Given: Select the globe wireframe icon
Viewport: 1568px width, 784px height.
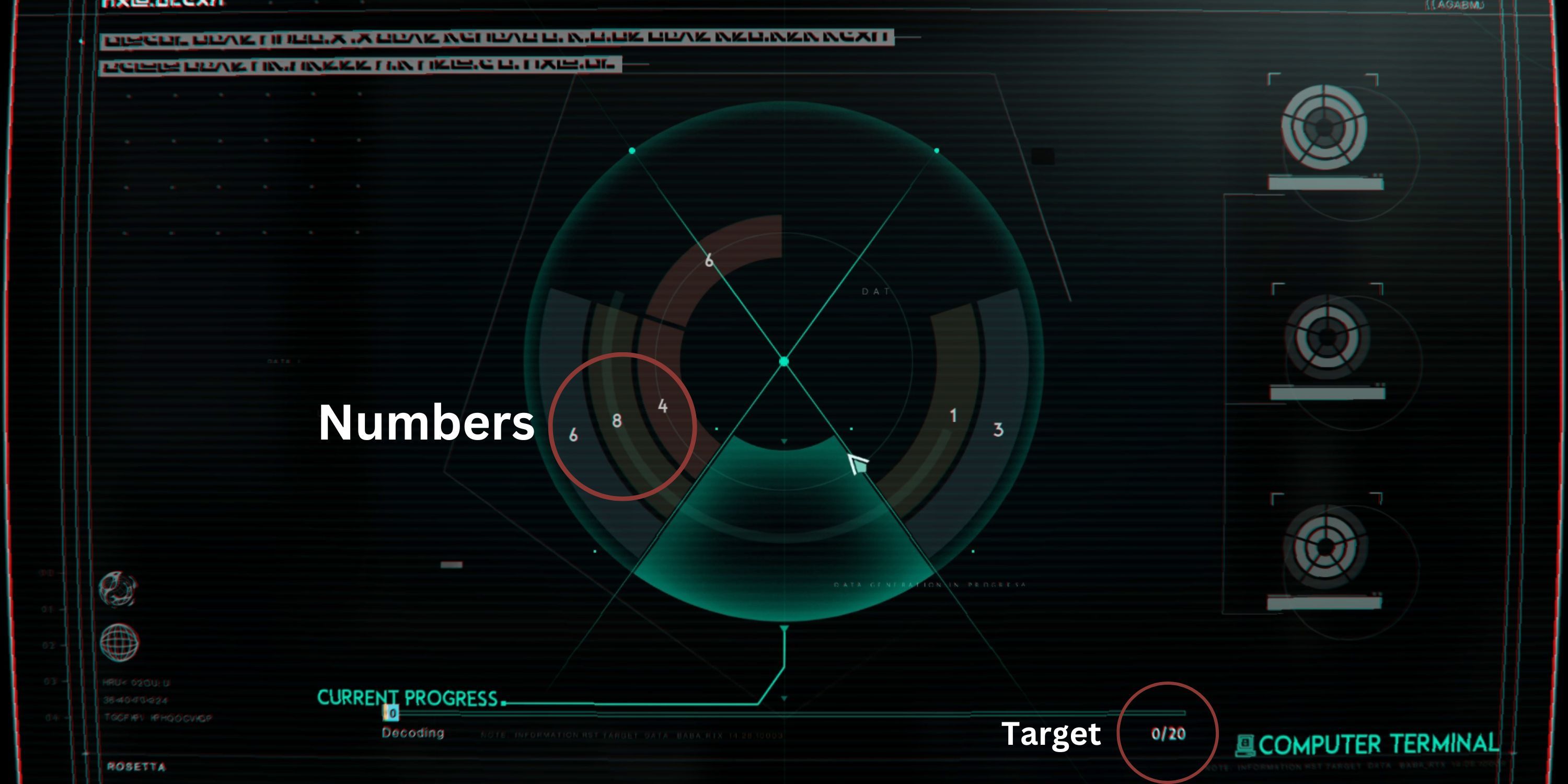Looking at the screenshot, I should click(x=120, y=642).
